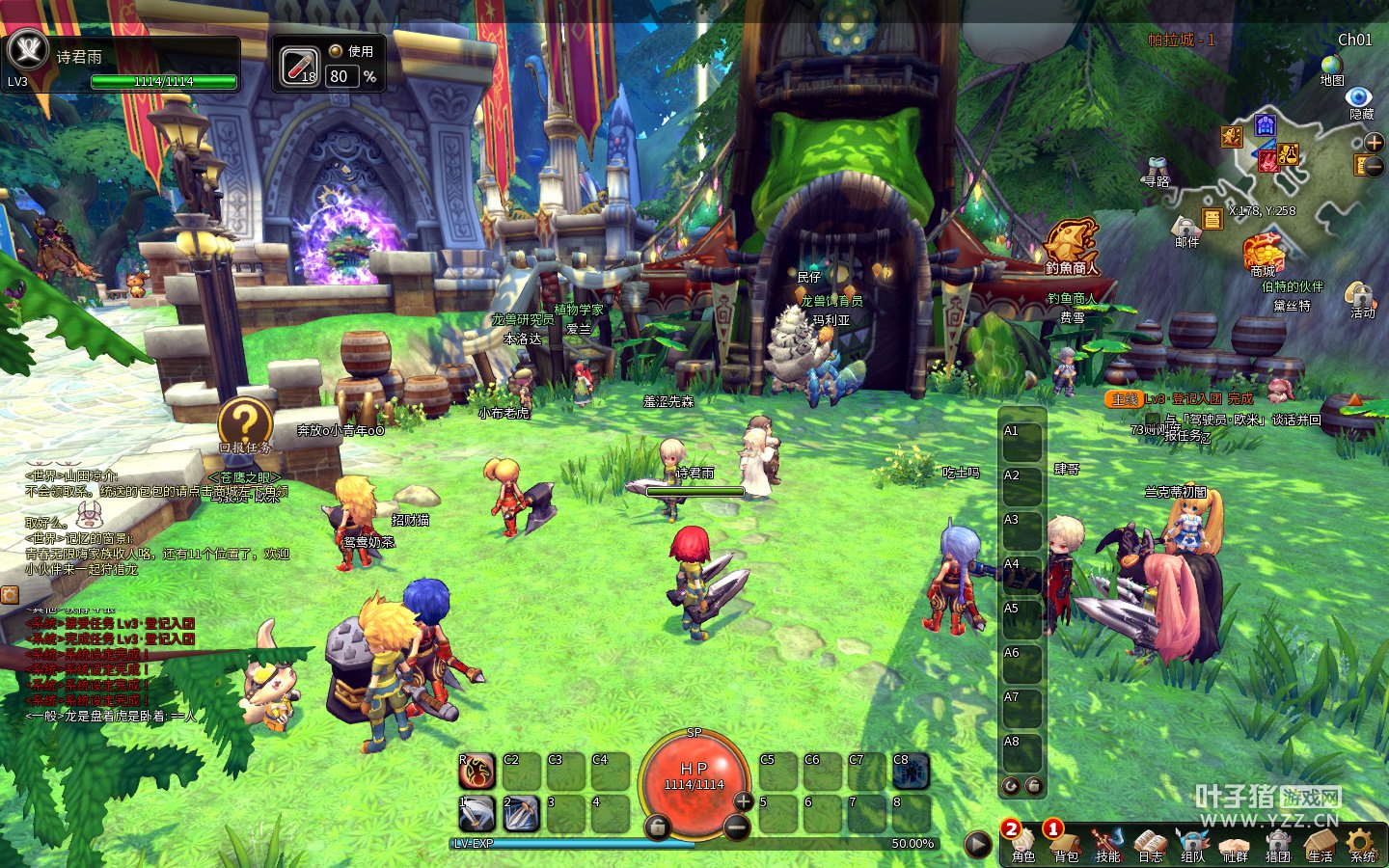Activate the twin blades skill in slot 2

point(521,815)
